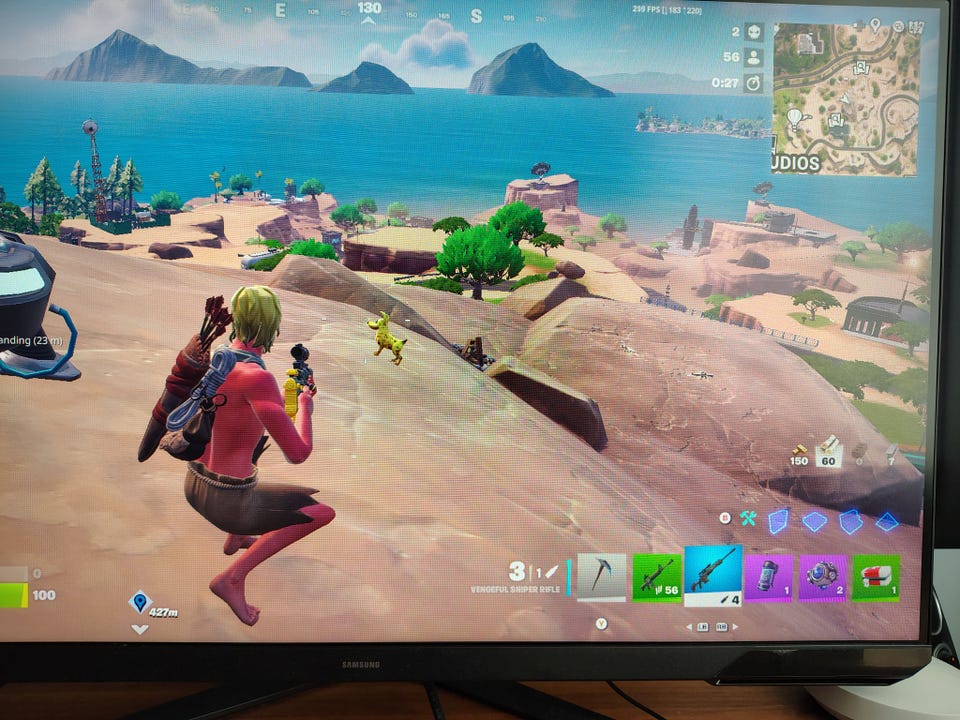Image resolution: width=960 pixels, height=720 pixels.
Task: Select the pickaxe hotbar slot
Action: [602, 577]
